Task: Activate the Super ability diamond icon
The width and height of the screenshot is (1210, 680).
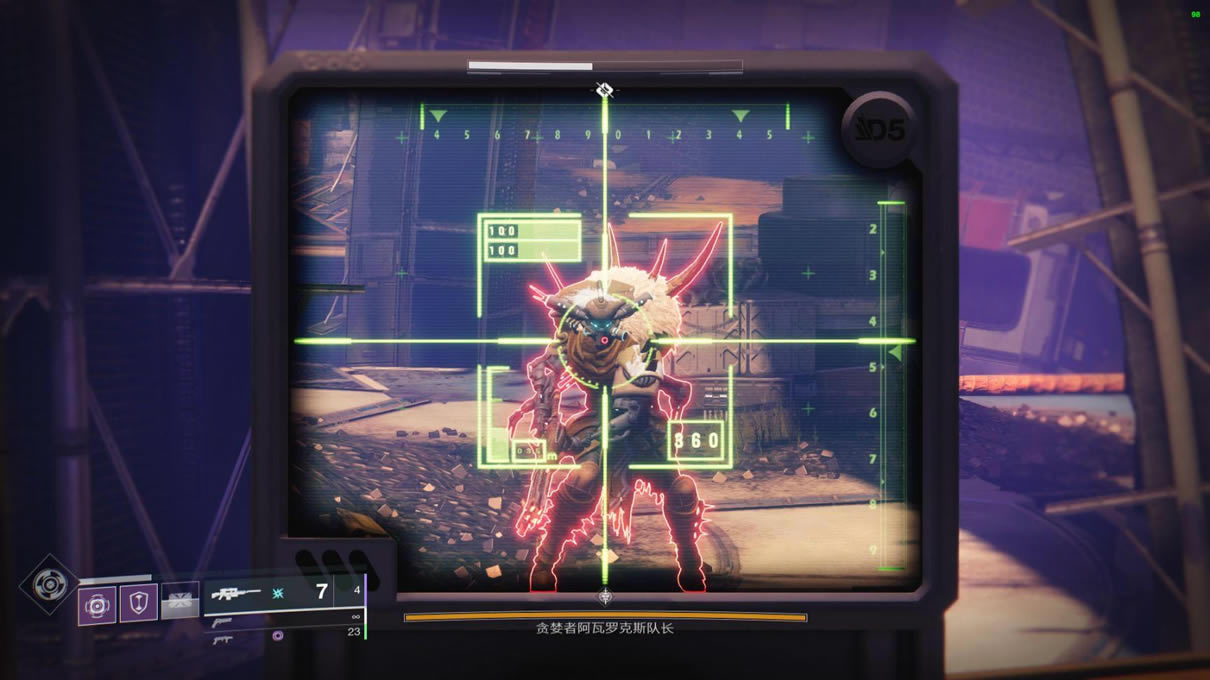Action: [x=47, y=583]
